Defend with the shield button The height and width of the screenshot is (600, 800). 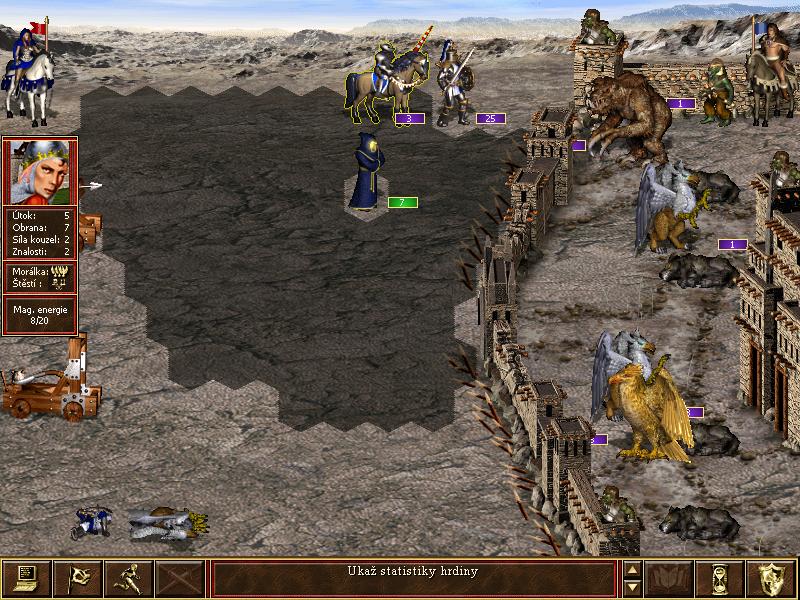tap(772, 578)
